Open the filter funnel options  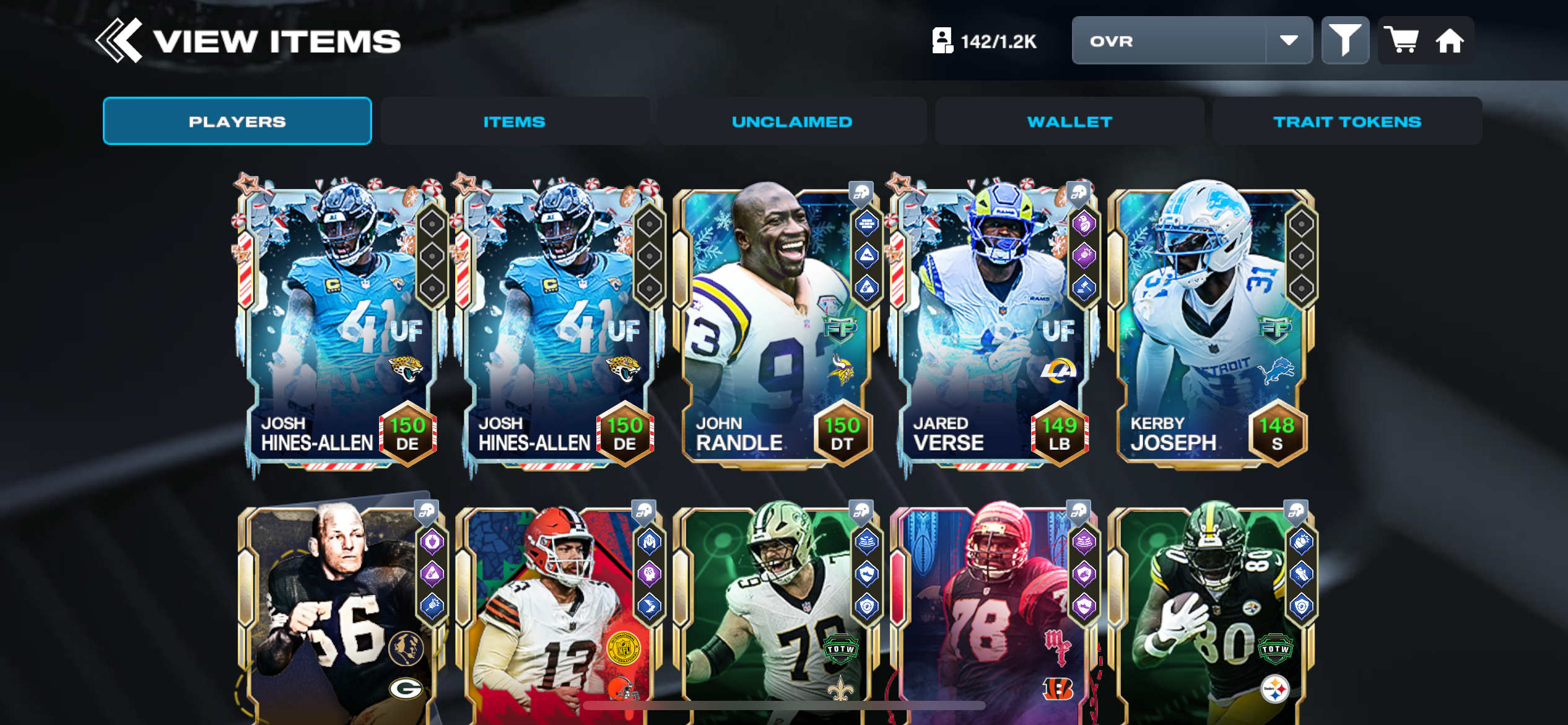[x=1345, y=41]
